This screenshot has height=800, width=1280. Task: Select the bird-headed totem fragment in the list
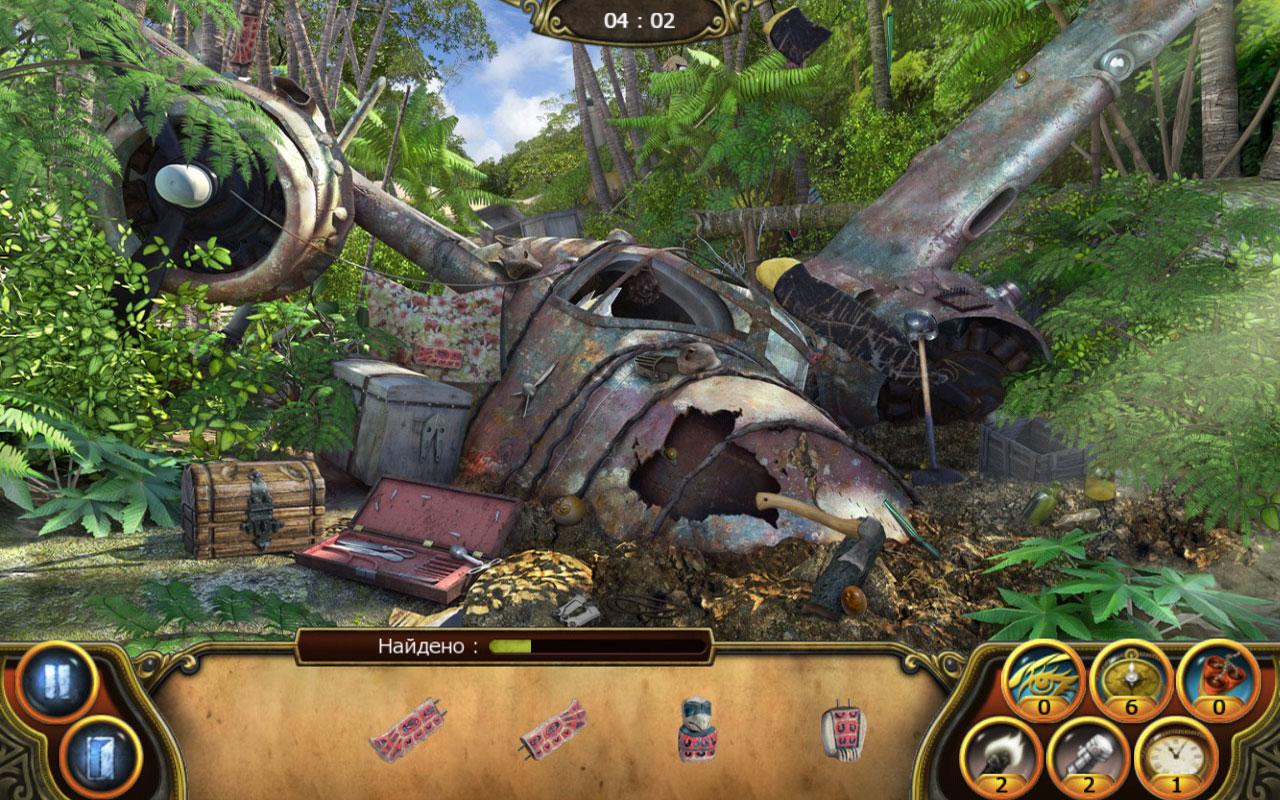pos(697,730)
